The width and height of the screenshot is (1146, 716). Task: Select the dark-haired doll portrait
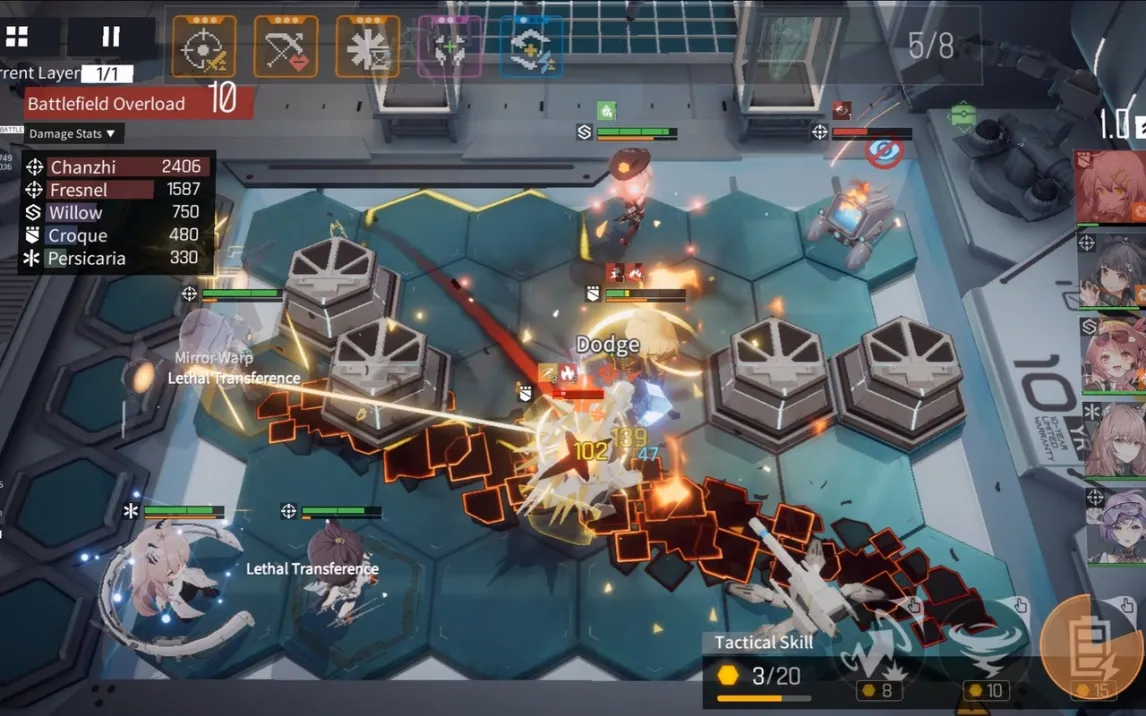[1112, 270]
